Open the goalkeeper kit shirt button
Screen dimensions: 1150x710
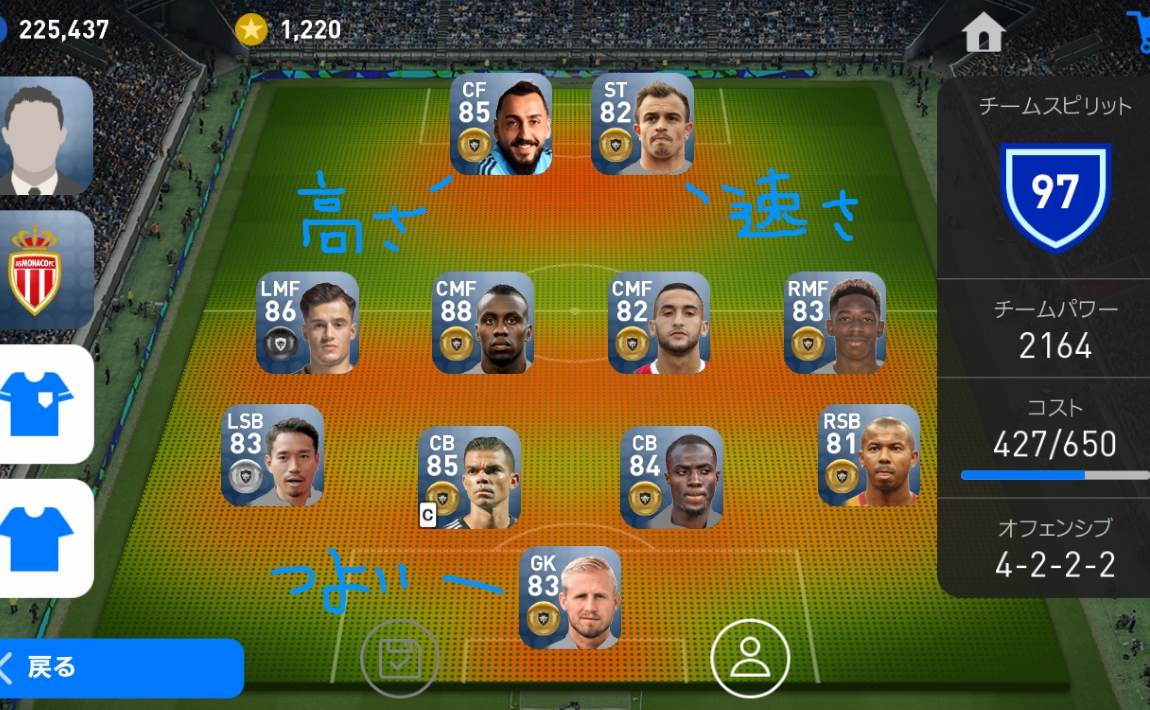(x=43, y=404)
